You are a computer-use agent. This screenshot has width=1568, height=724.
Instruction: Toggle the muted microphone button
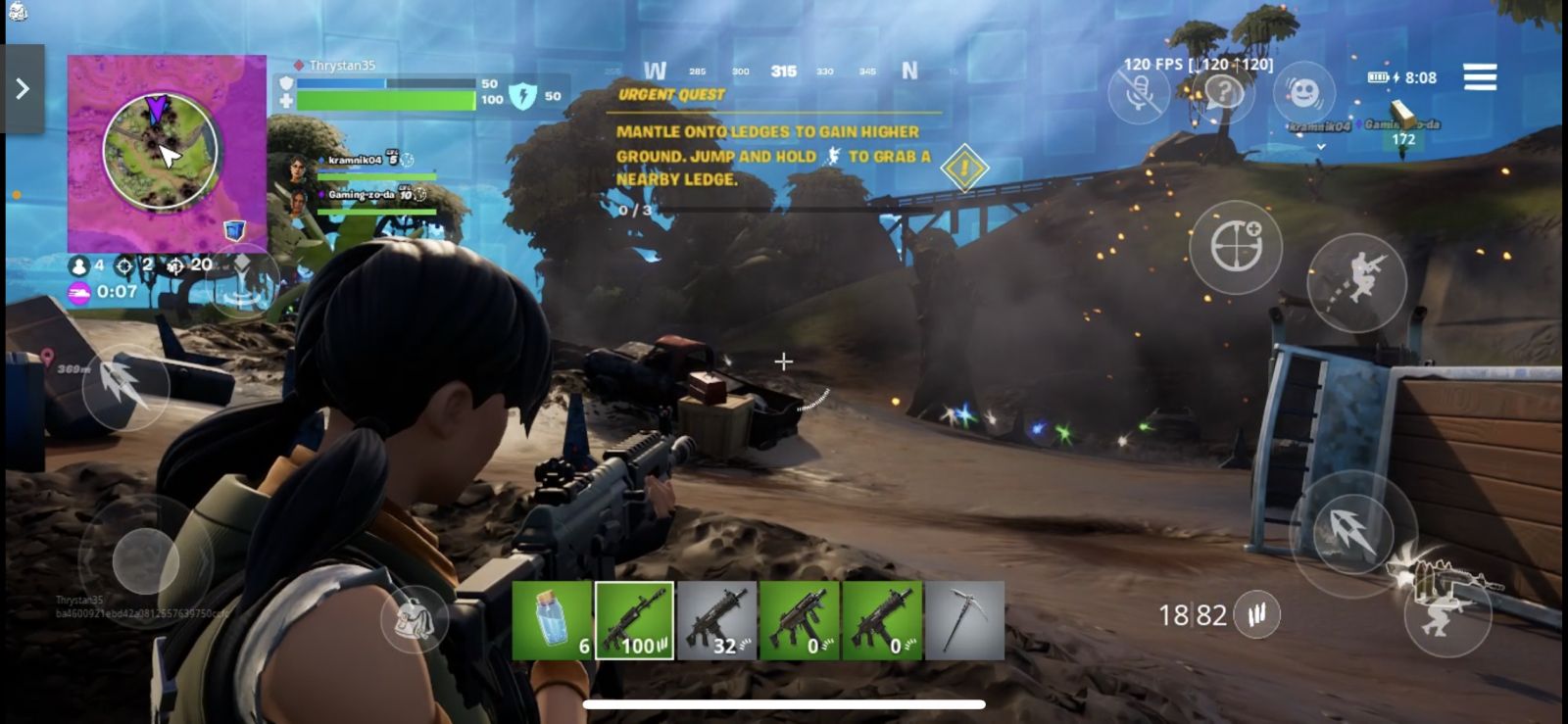[x=1139, y=94]
